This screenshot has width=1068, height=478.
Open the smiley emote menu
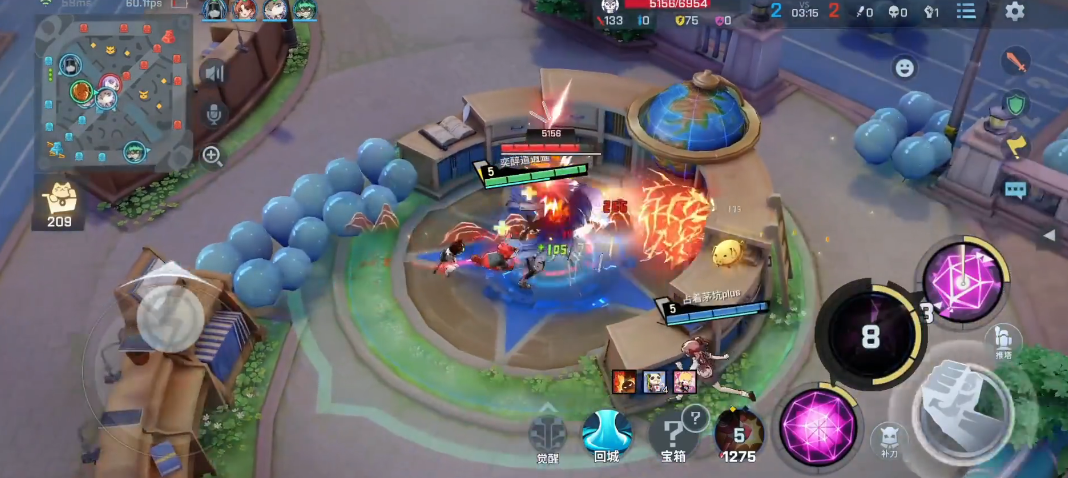(x=905, y=68)
